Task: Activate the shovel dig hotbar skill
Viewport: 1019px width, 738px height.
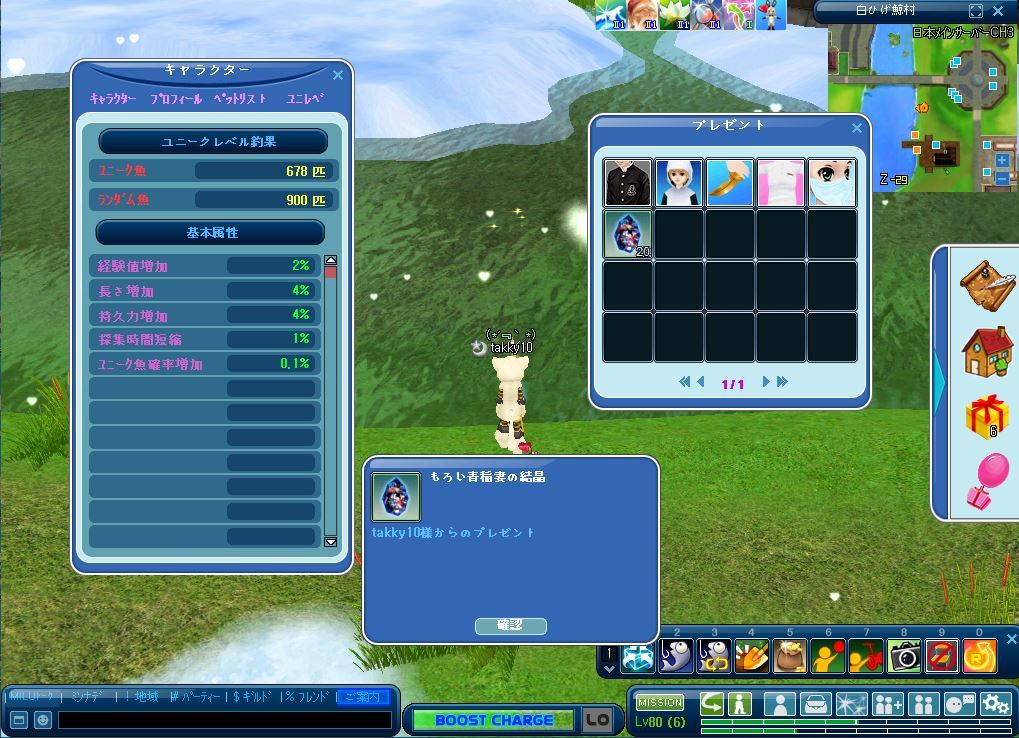Action: click(752, 656)
